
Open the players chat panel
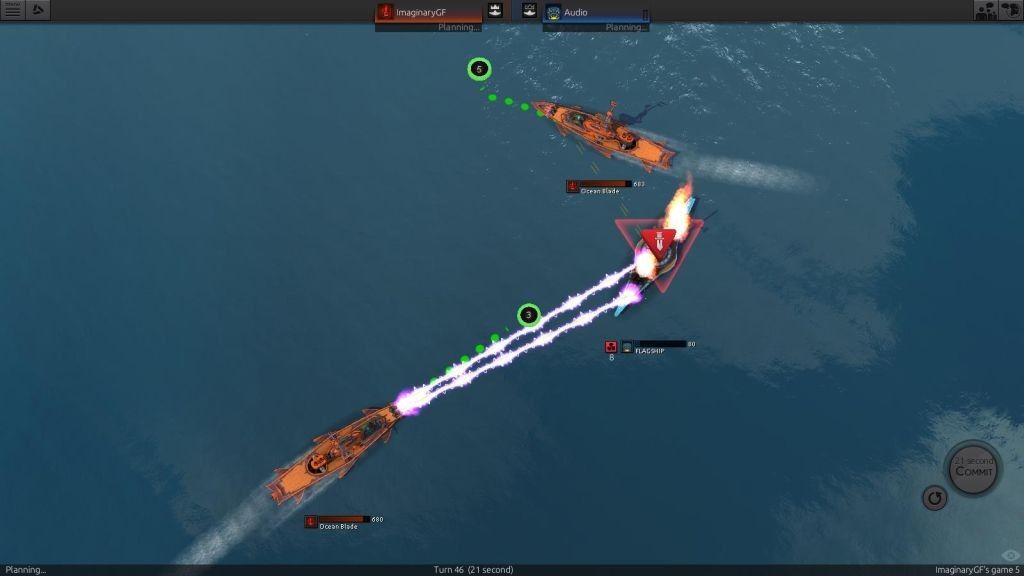985,10
